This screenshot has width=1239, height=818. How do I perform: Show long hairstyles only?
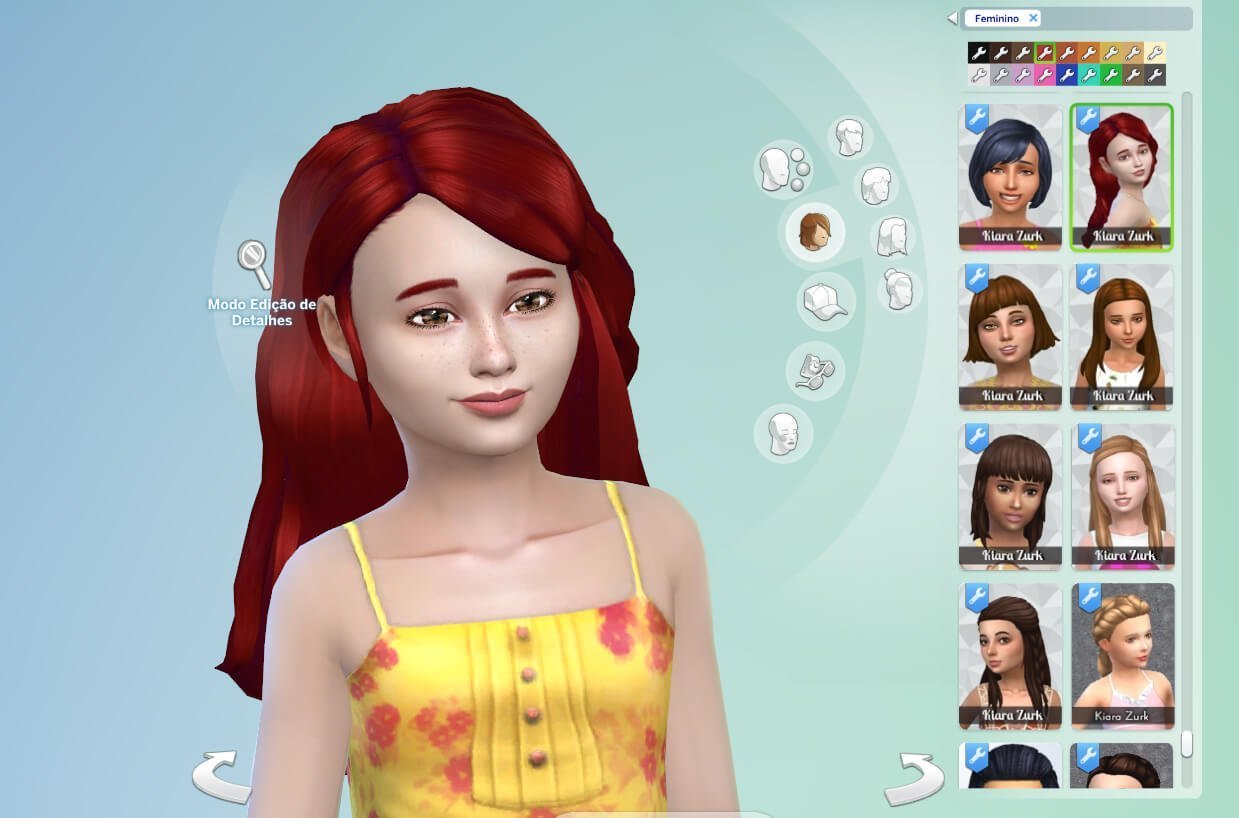891,238
